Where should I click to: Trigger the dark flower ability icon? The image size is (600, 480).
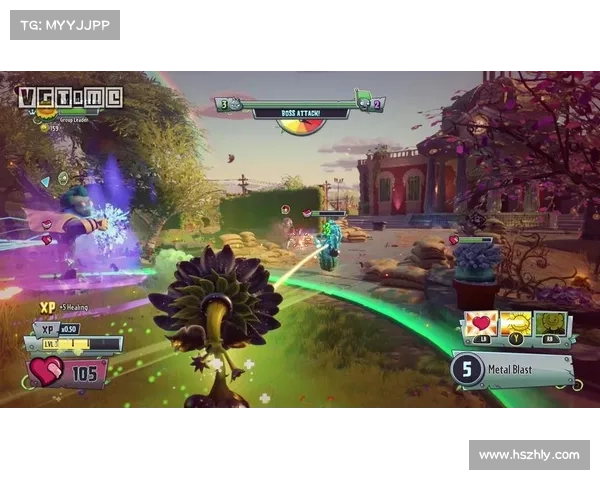point(550,325)
